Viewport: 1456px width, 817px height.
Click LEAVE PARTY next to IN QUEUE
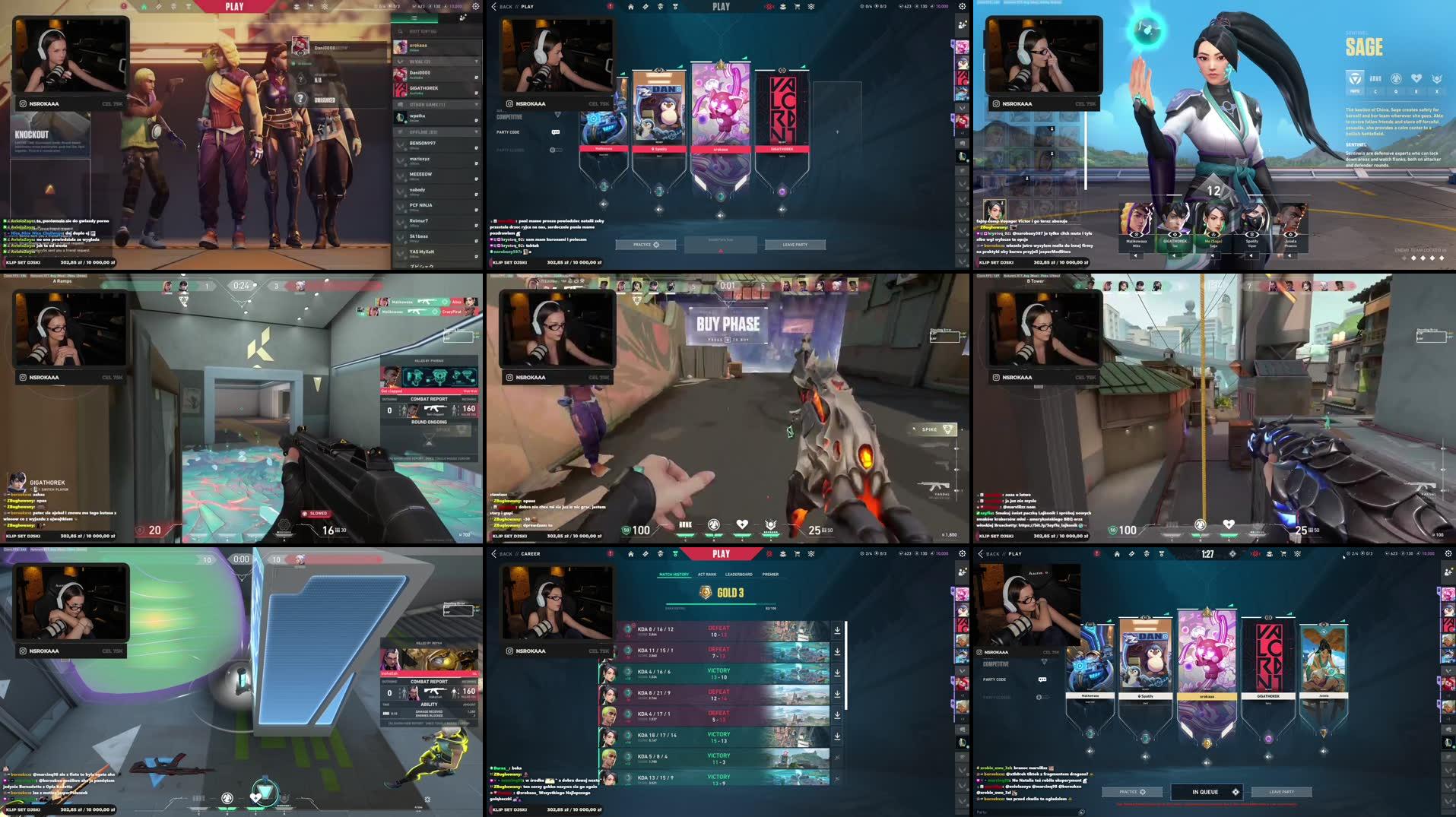[x=1281, y=792]
